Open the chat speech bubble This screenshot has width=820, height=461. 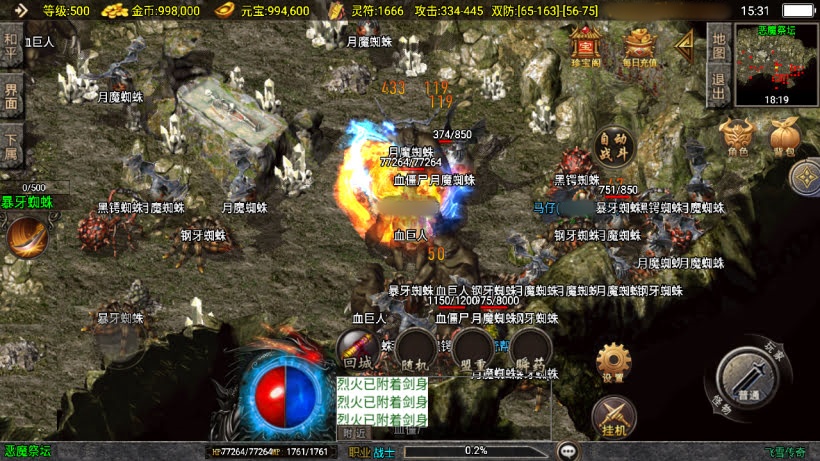click(568, 450)
